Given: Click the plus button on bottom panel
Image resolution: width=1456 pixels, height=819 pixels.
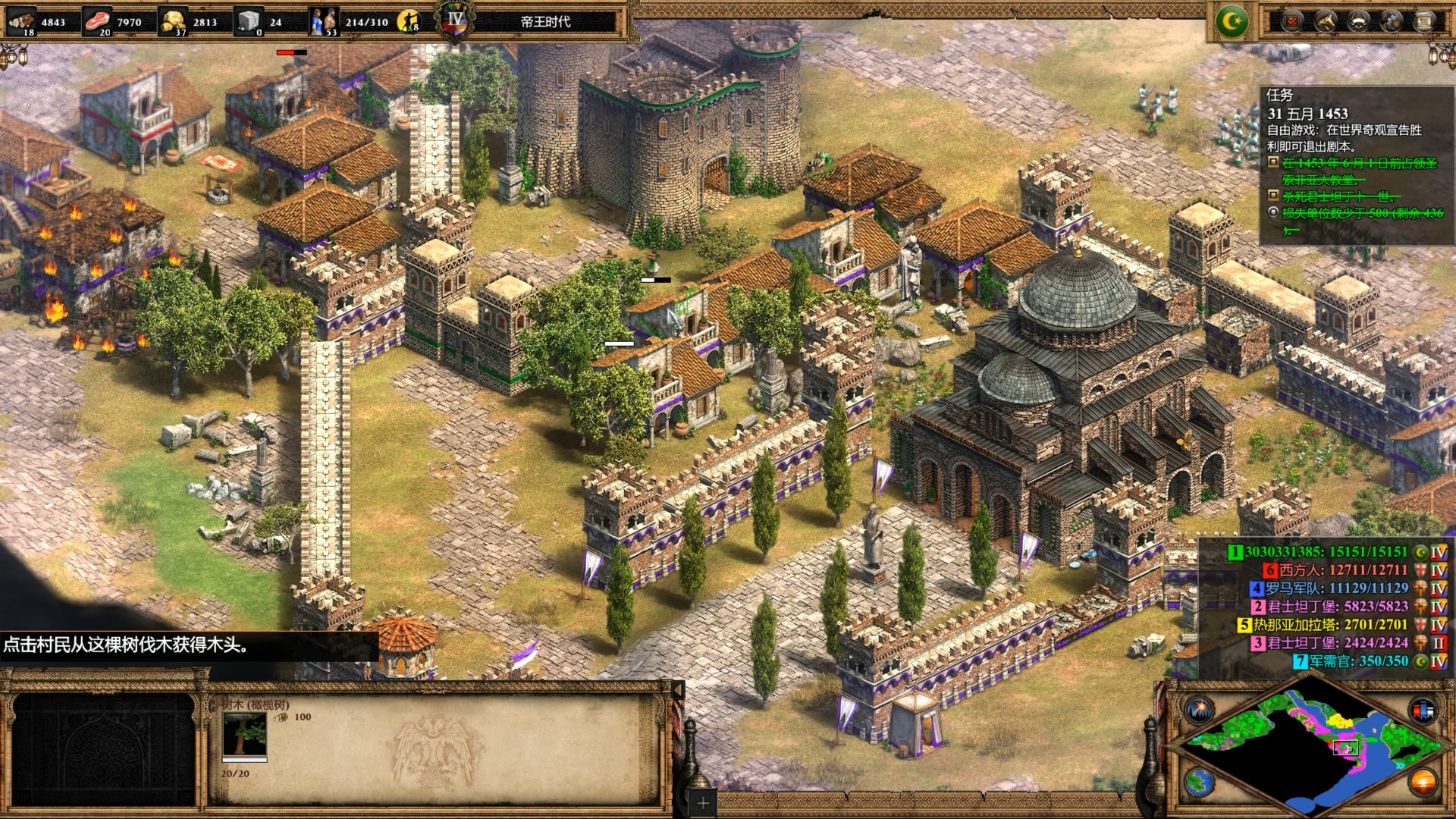Looking at the screenshot, I should pyautogui.click(x=703, y=802).
